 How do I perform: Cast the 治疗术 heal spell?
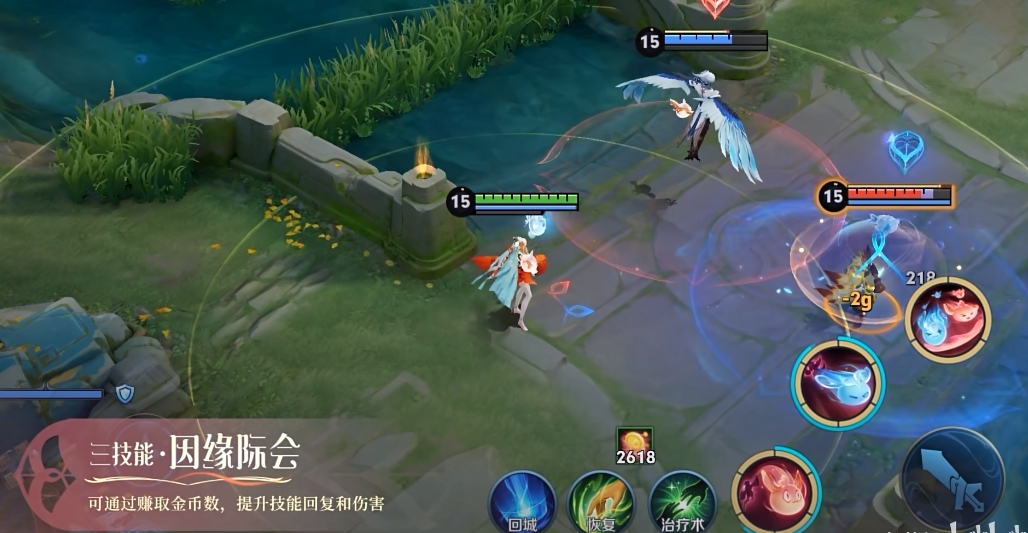point(682,502)
